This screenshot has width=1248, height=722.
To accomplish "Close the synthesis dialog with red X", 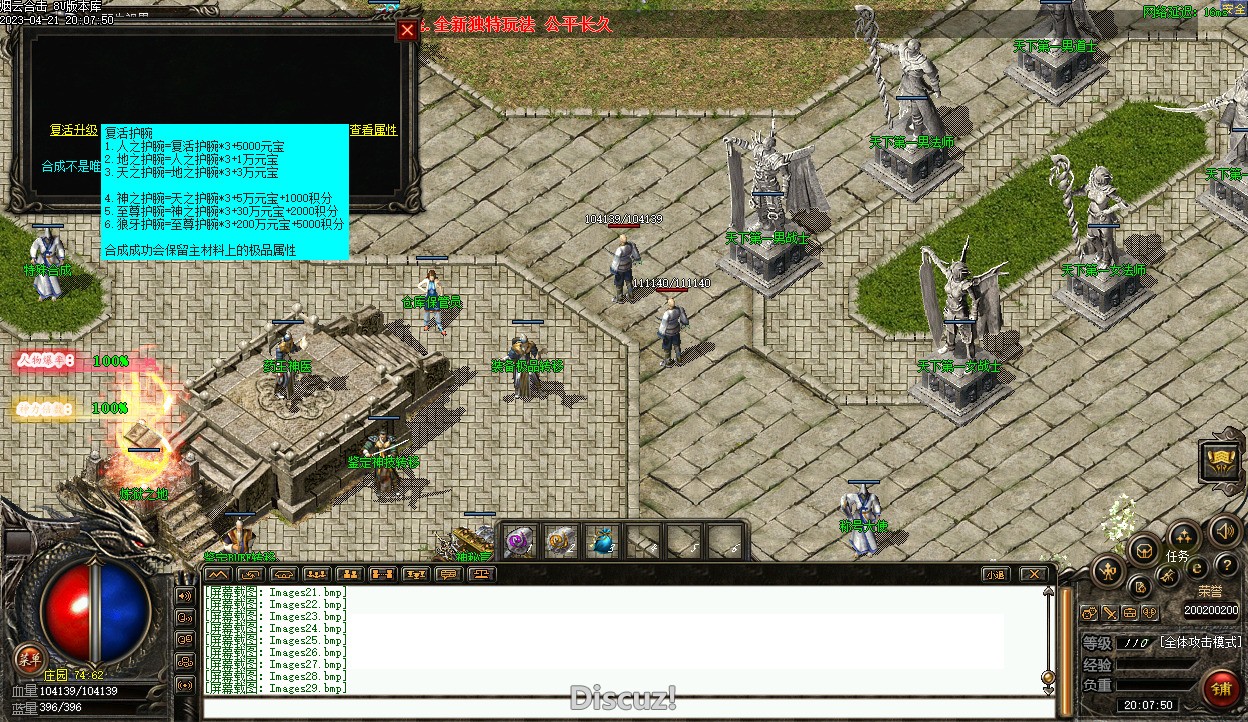I will point(407,30).
